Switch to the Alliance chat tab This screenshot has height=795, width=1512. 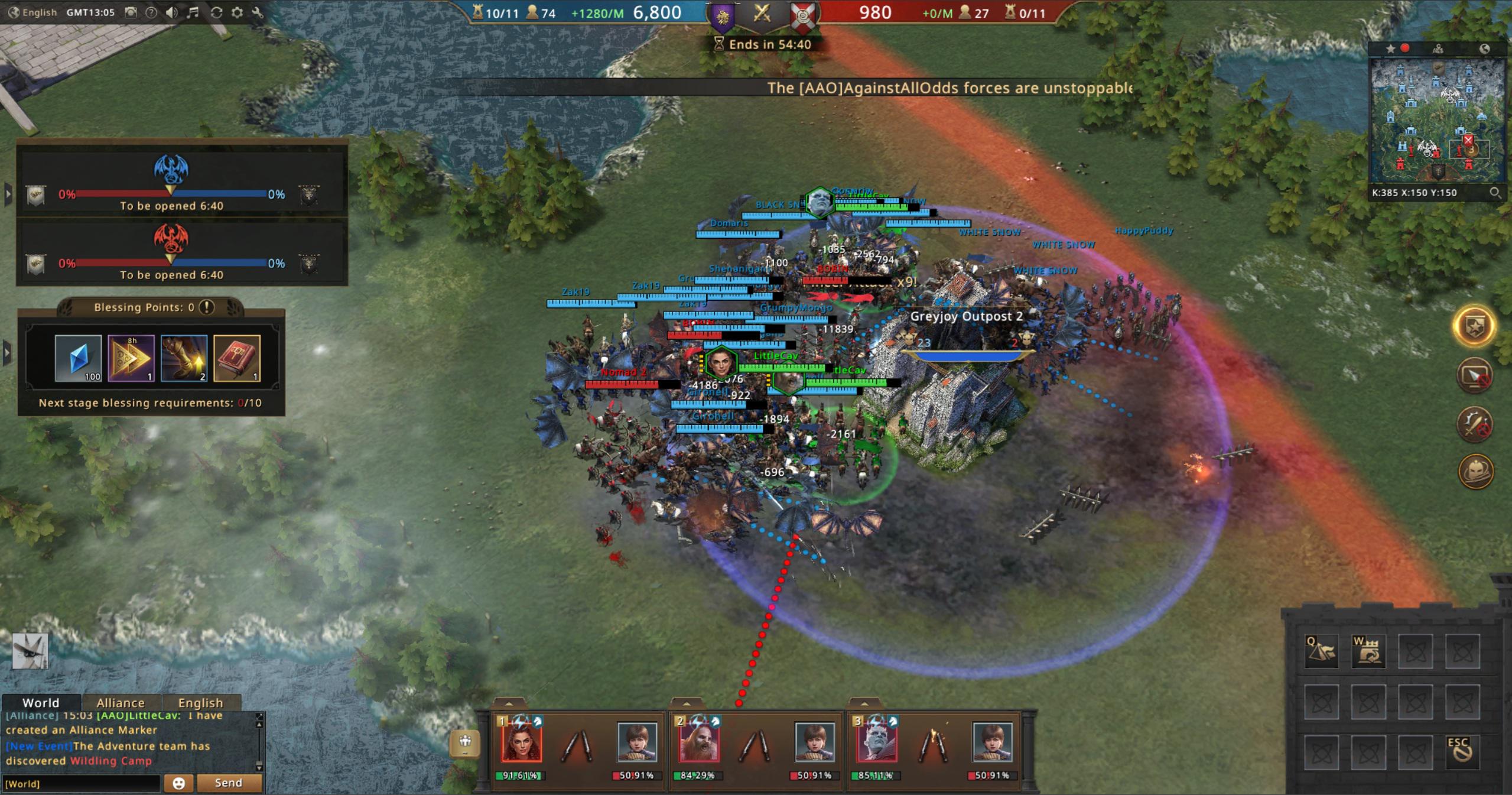coord(120,702)
